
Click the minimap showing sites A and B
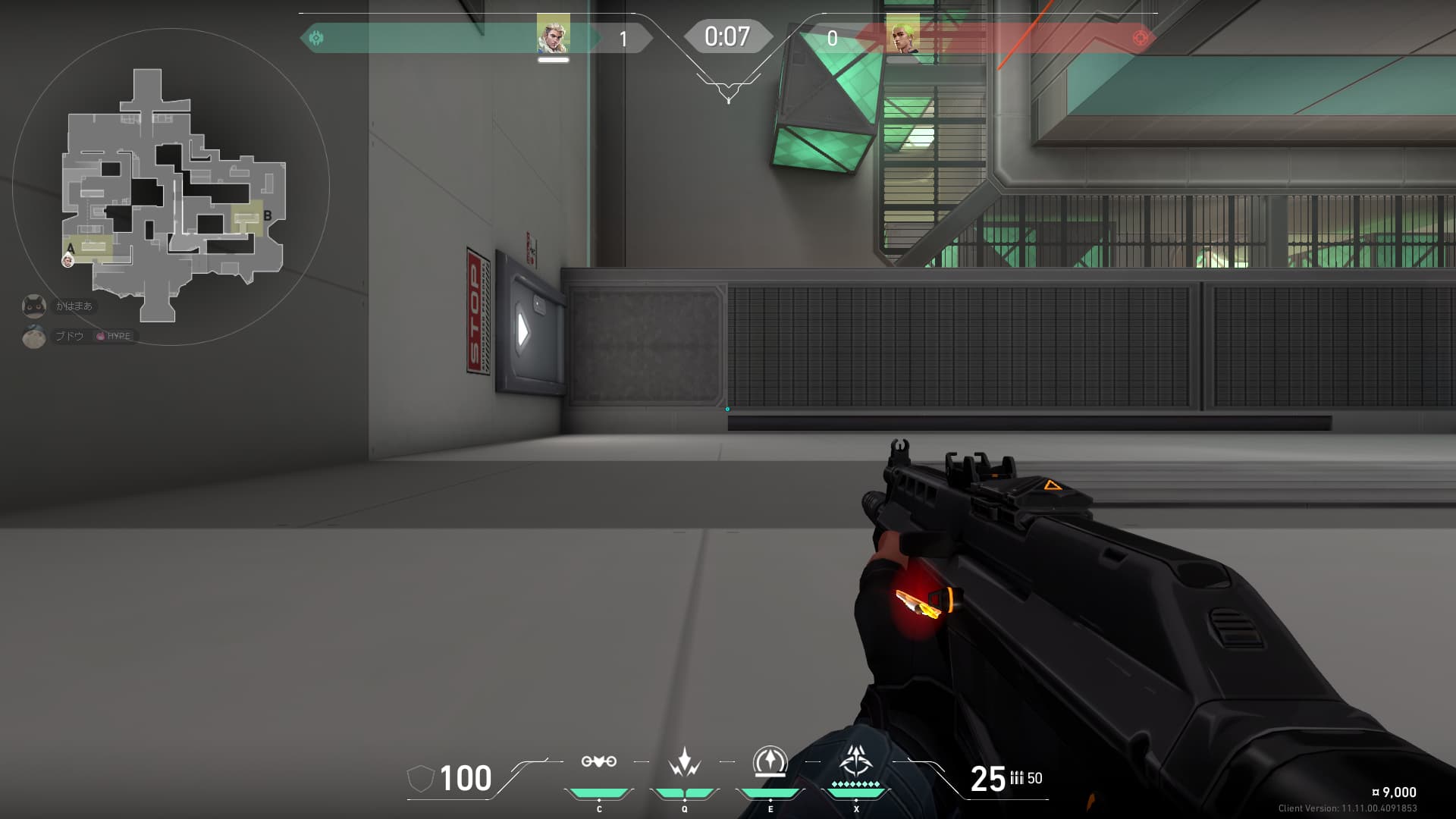[x=173, y=194]
